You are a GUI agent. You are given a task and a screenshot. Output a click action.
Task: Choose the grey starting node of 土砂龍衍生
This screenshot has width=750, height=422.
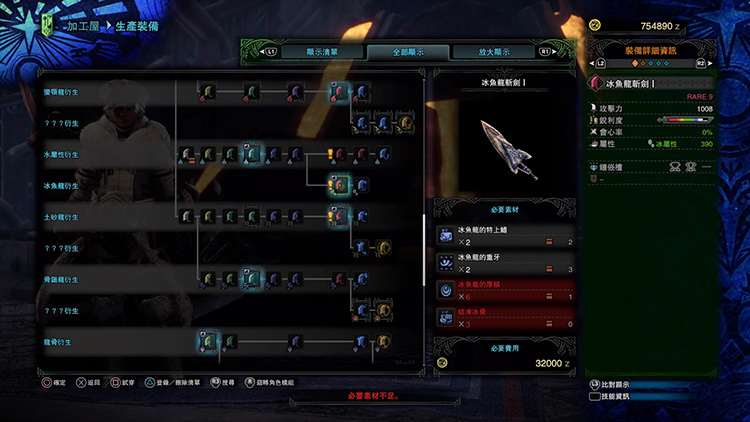click(187, 216)
